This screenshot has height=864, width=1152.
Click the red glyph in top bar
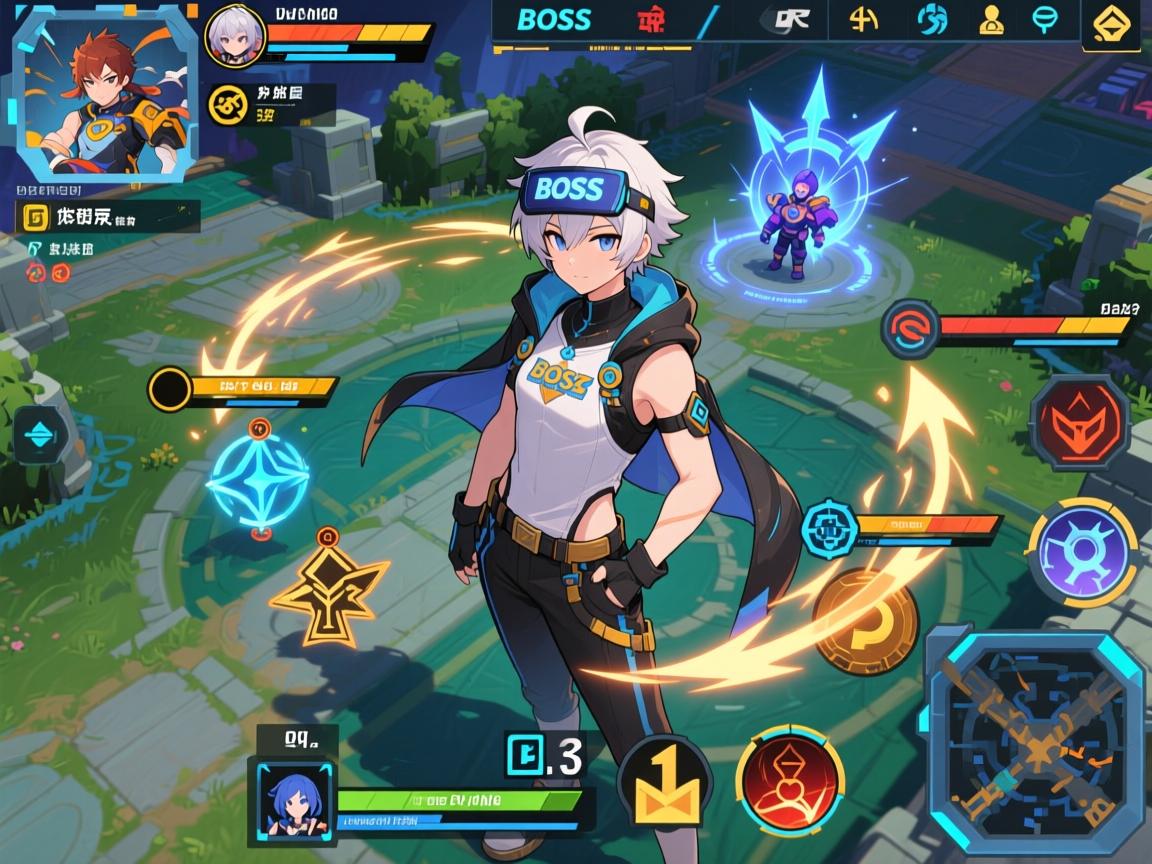tap(652, 20)
